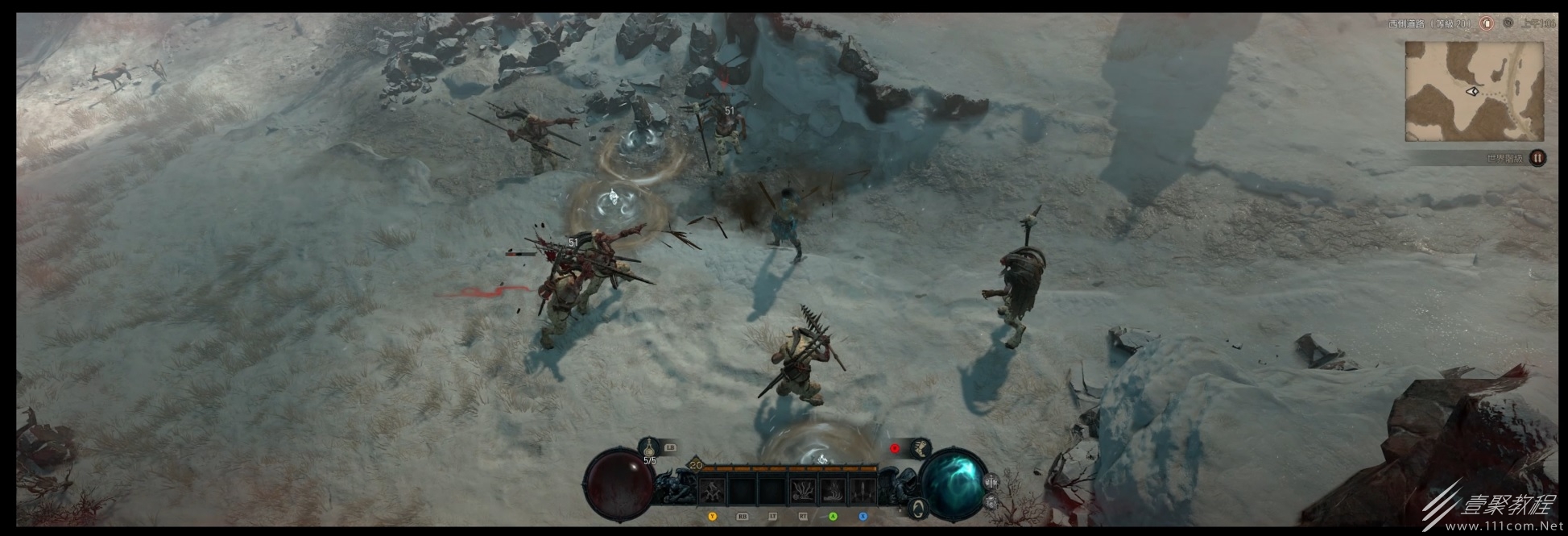Use the health potion flask
Image resolution: width=1568 pixels, height=536 pixels.
649,447
